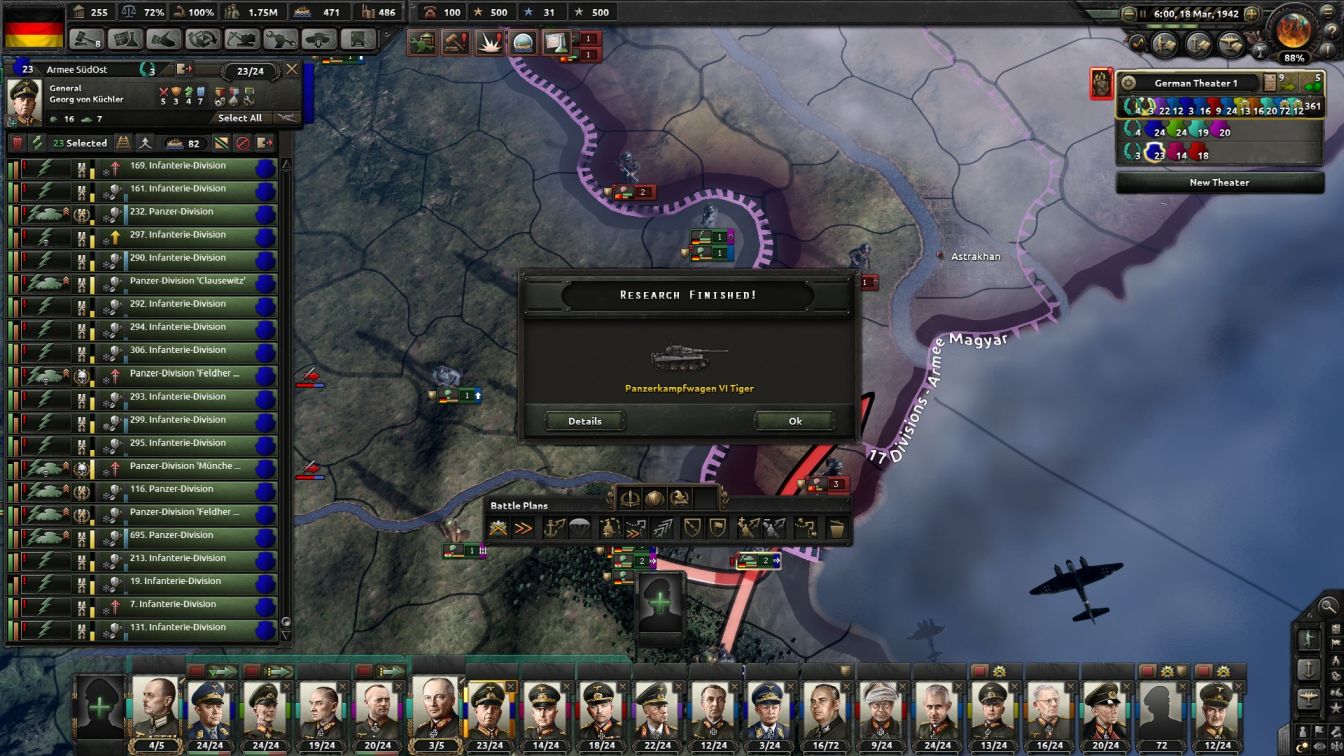Confirm the Tiger research with Ok
The image size is (1344, 756).
794,421
